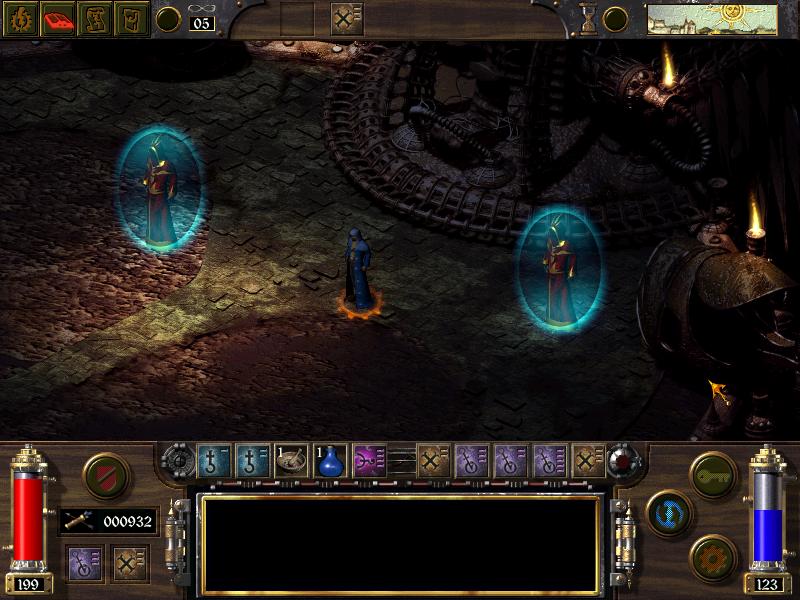
Task: Click the parchment scroll icon in top bar
Action: coord(94,18)
